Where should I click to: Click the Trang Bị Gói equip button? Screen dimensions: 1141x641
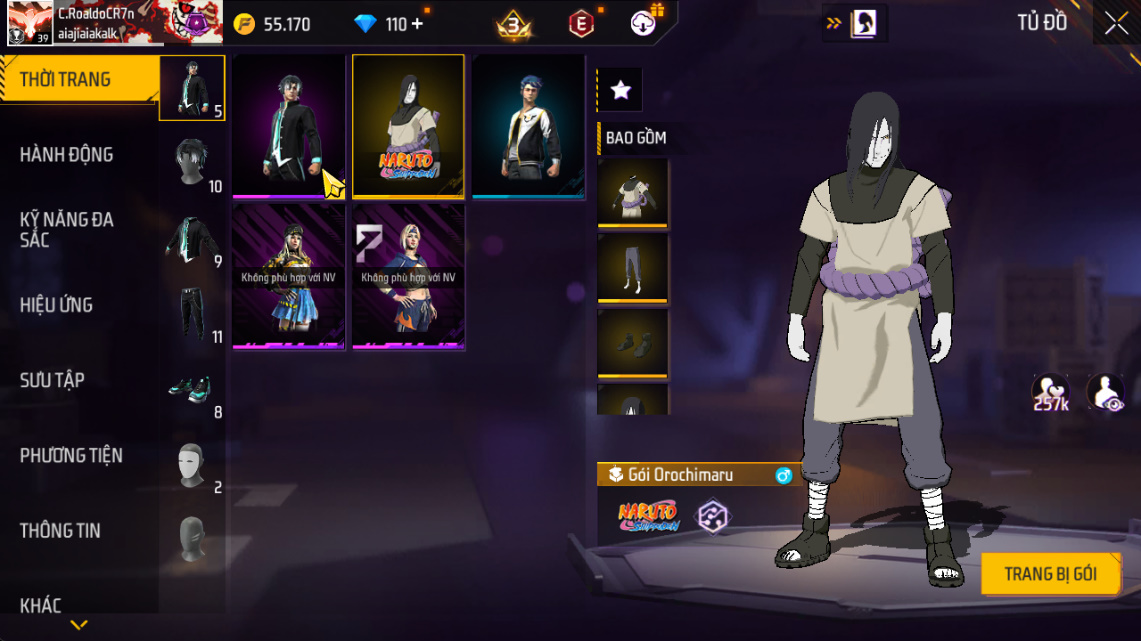[1050, 574]
